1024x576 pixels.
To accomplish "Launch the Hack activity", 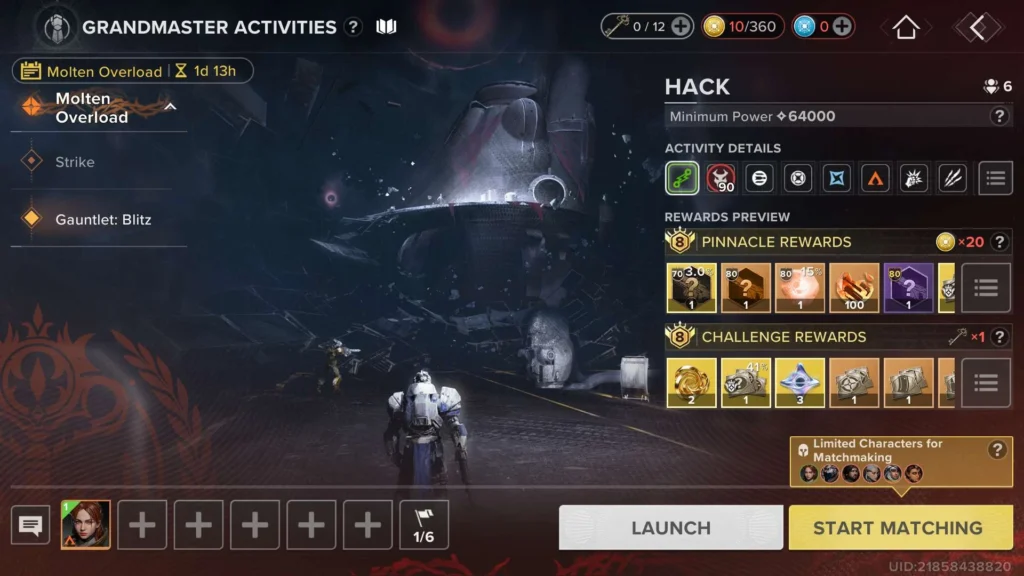I will (x=670, y=527).
